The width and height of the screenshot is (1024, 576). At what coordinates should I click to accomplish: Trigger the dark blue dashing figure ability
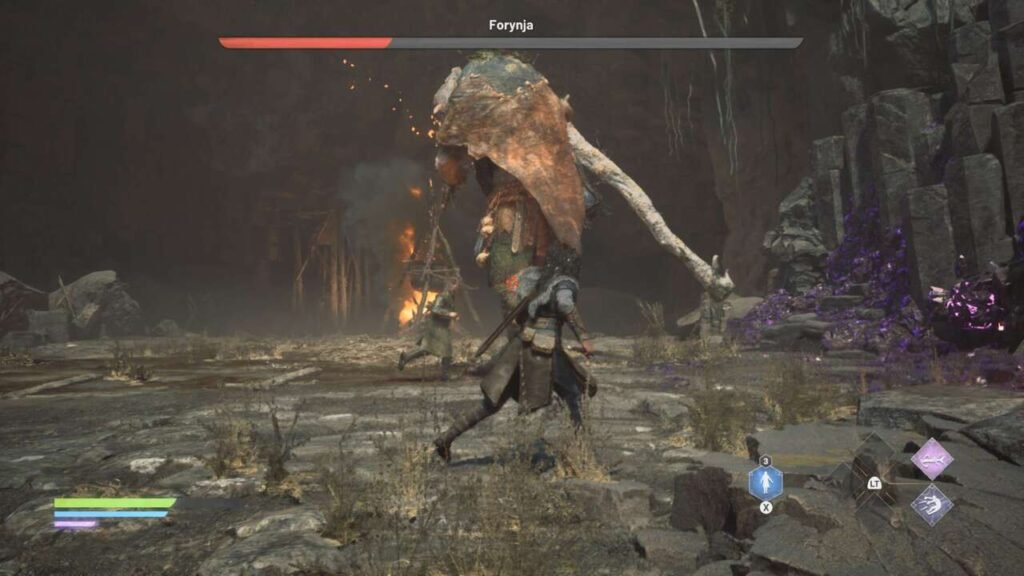click(931, 504)
